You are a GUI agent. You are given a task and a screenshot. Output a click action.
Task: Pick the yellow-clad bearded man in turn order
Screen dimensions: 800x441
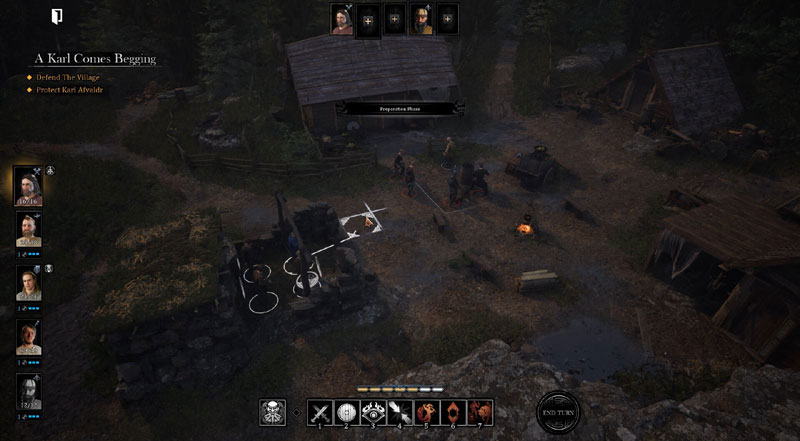422,19
